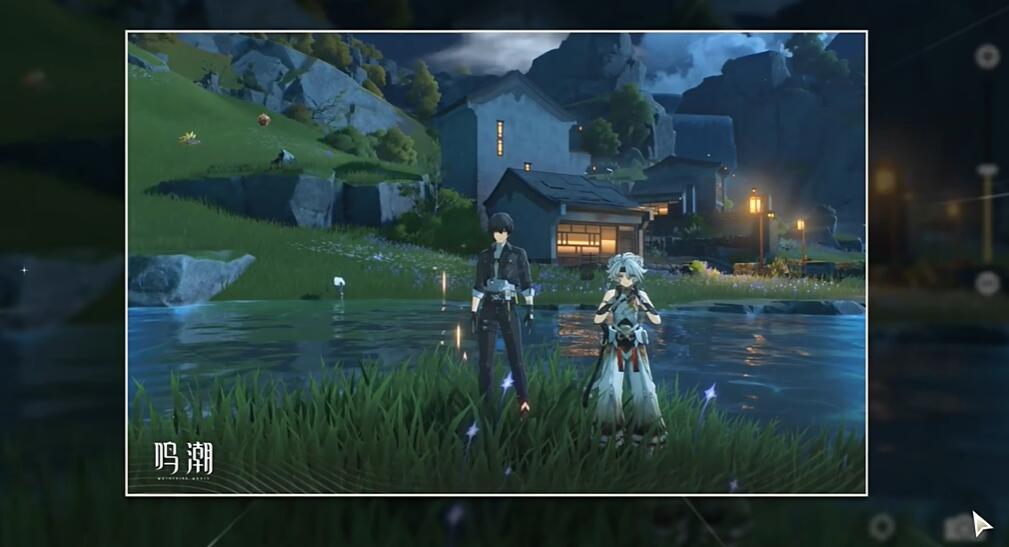Open photo mode settings gear
The image size is (1009, 547).
point(881,526)
